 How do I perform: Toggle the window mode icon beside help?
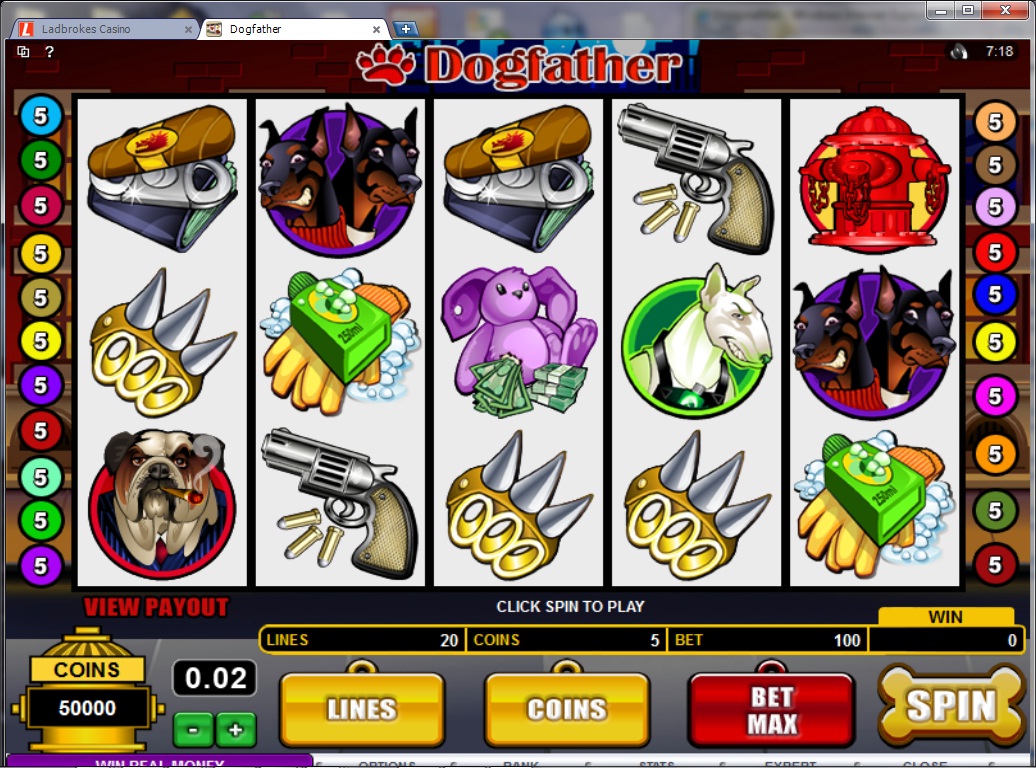click(23, 52)
